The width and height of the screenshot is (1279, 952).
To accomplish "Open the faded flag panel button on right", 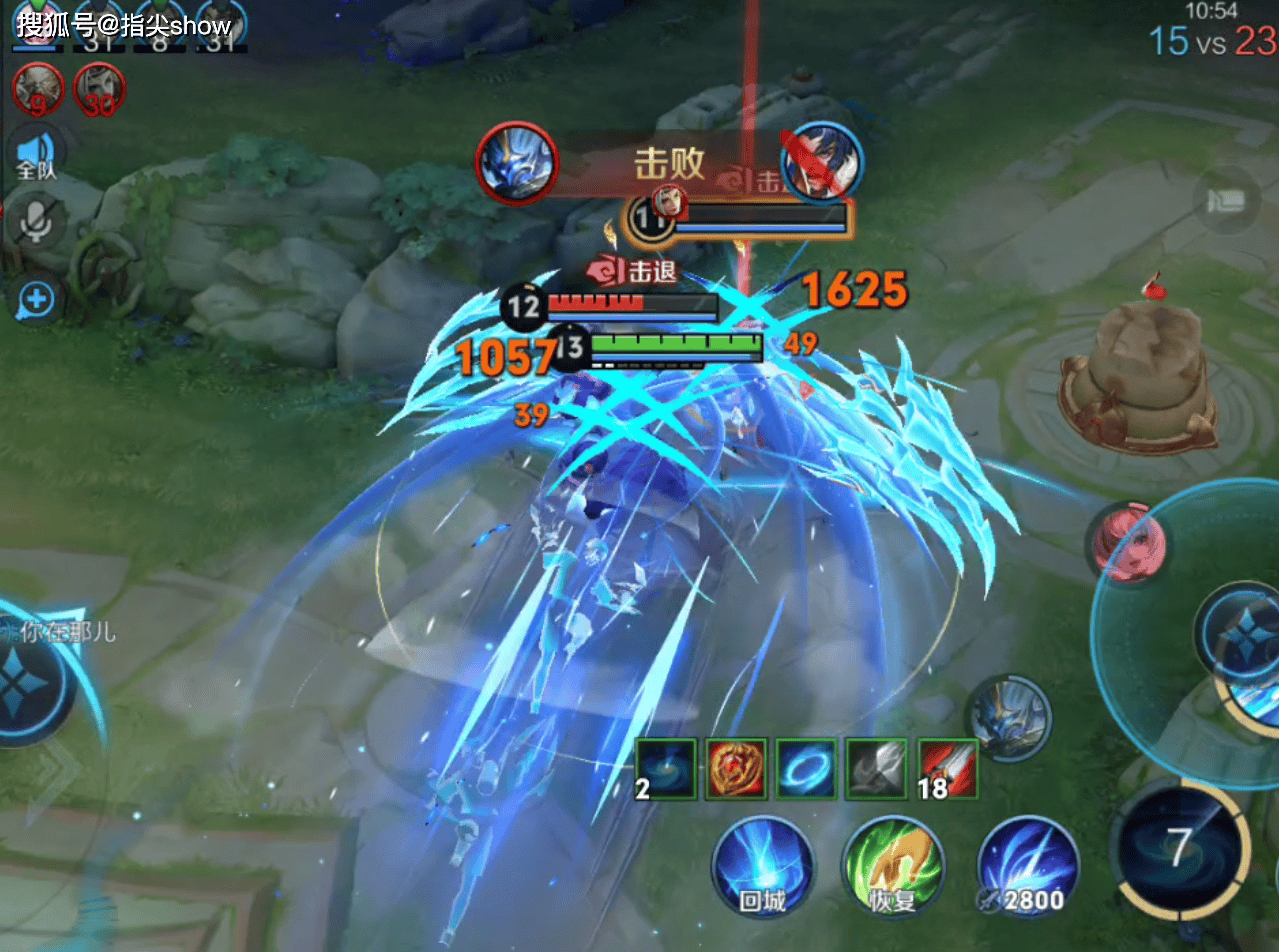I will click(1228, 201).
